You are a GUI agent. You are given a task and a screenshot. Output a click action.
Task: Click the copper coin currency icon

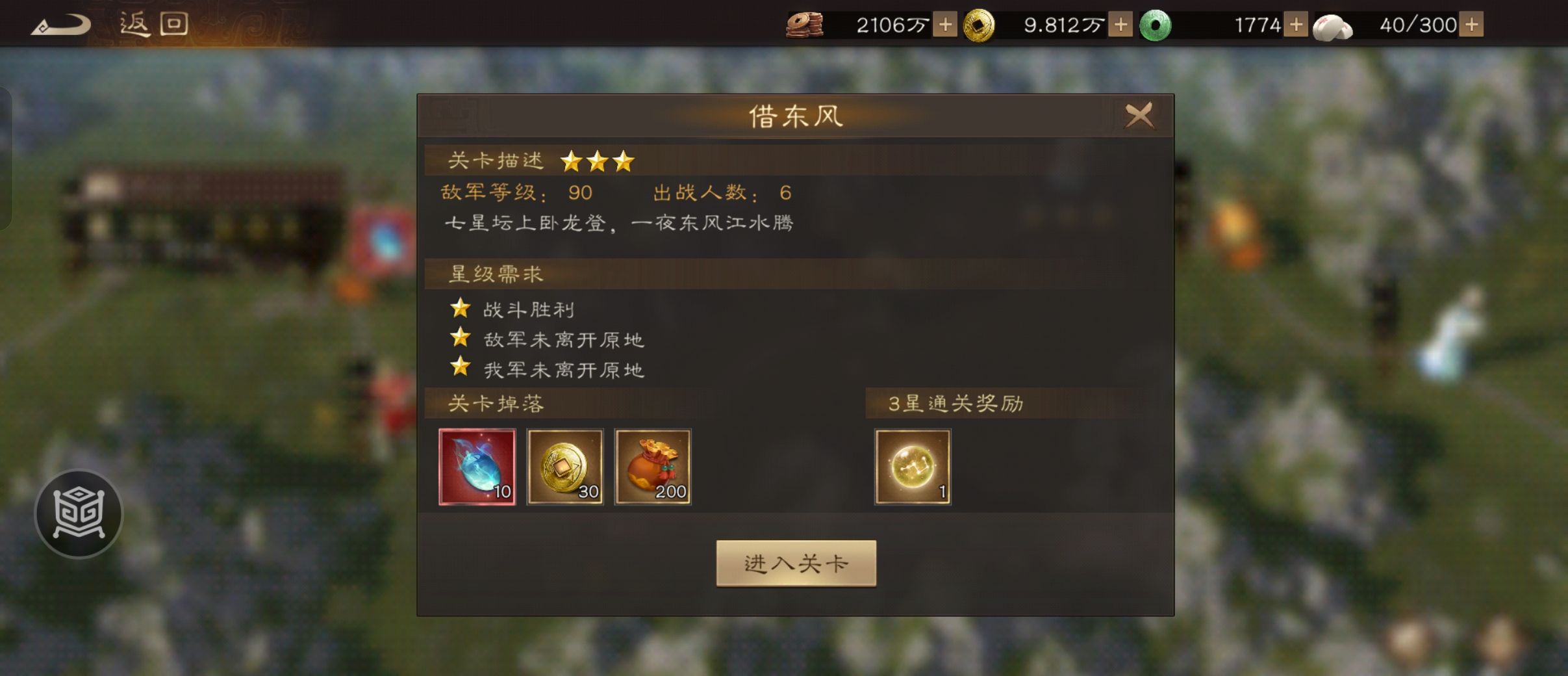click(805, 24)
